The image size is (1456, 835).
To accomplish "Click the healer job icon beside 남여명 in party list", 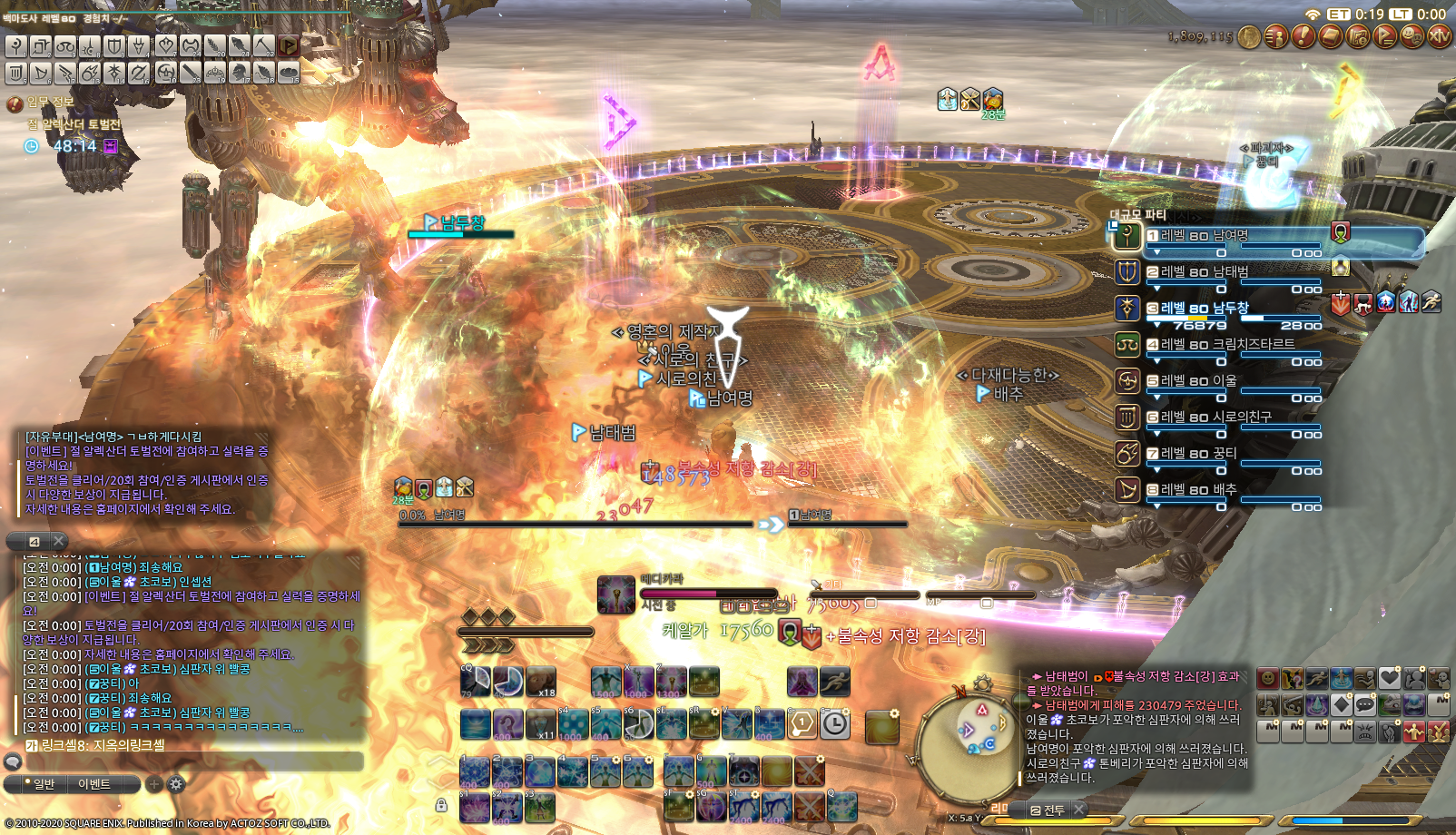I will click(1126, 236).
